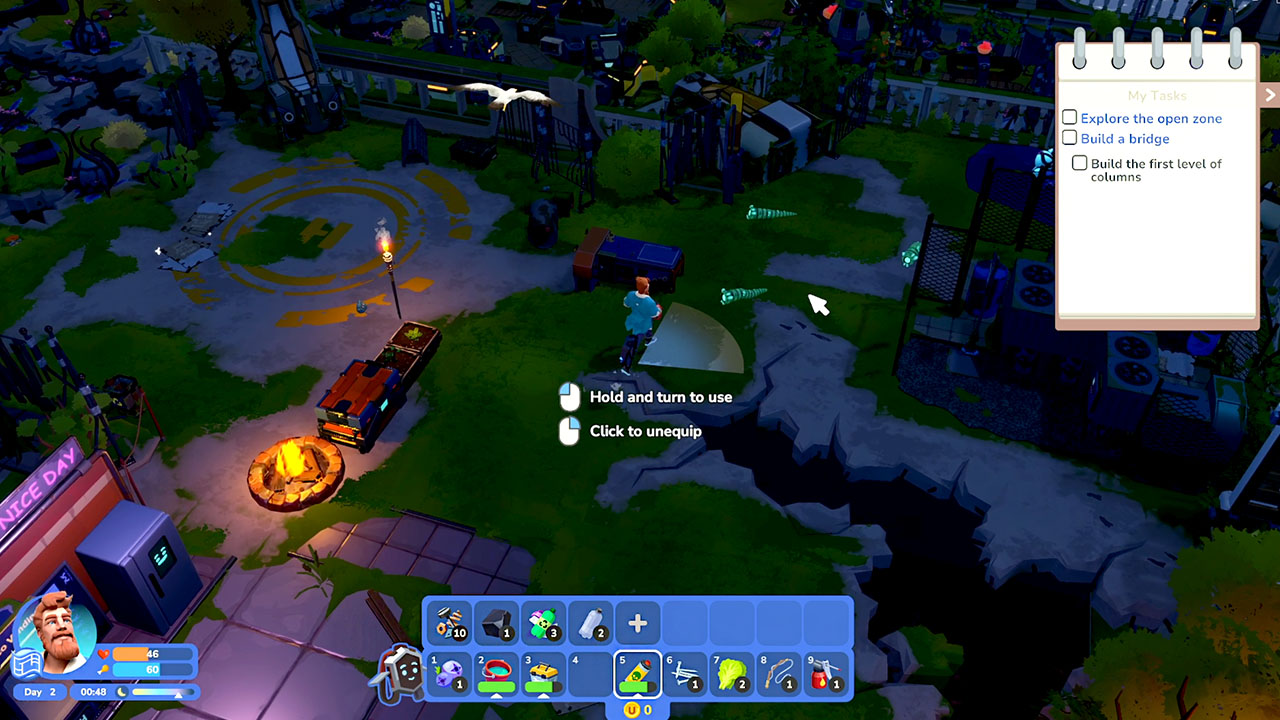Select the red blowtorch in slot 9
The width and height of the screenshot is (1280, 720).
coord(825,673)
